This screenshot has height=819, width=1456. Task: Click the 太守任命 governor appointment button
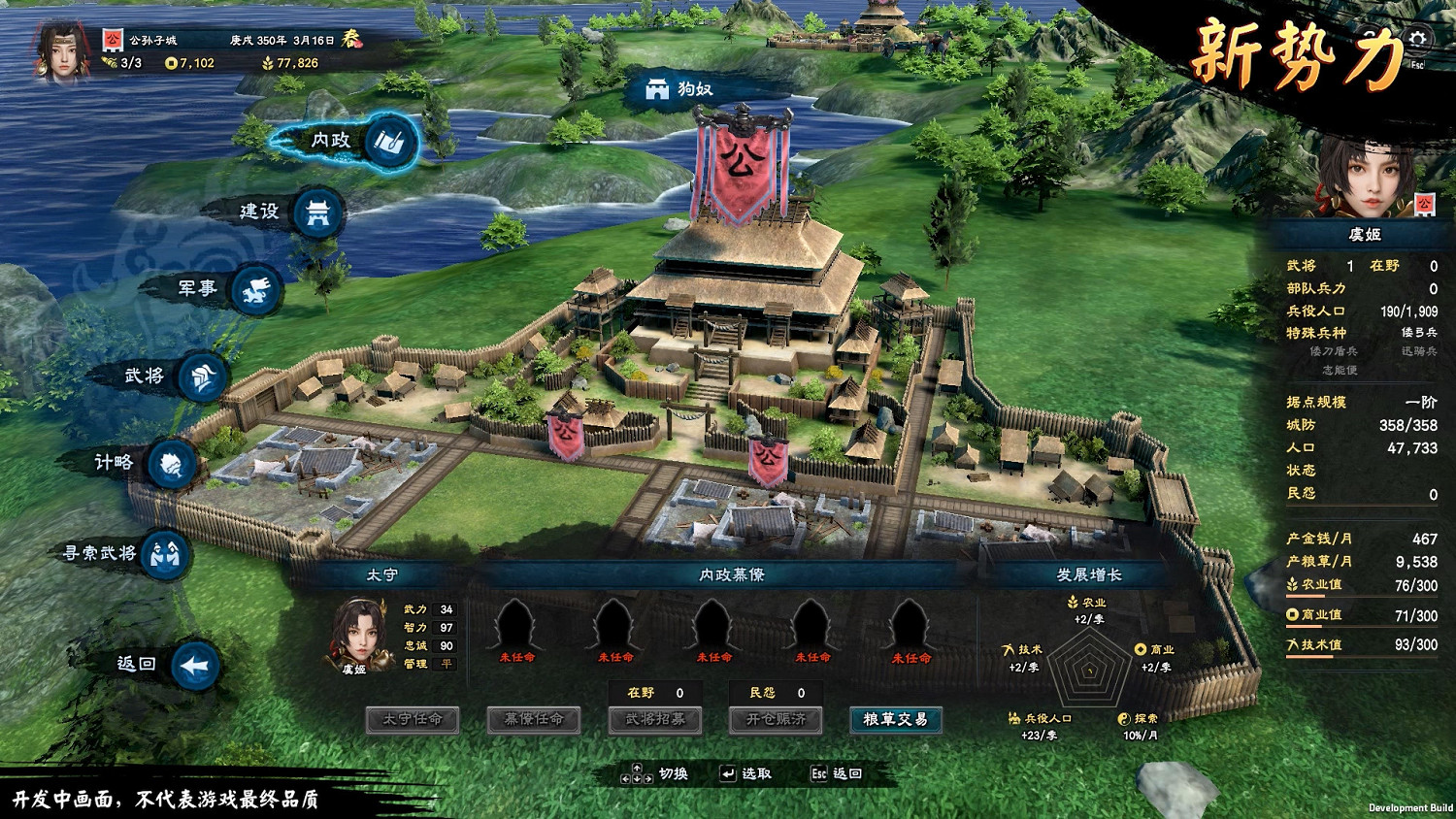click(413, 720)
